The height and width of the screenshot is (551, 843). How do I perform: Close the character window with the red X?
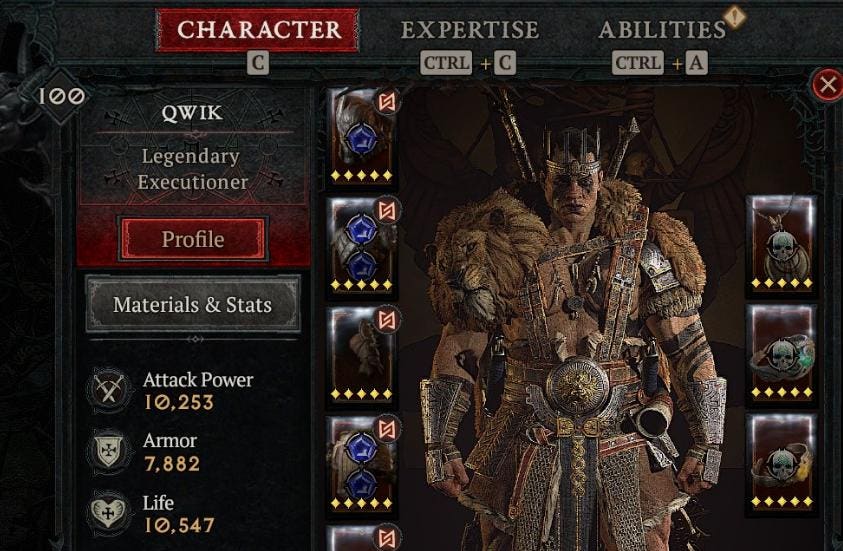[827, 85]
